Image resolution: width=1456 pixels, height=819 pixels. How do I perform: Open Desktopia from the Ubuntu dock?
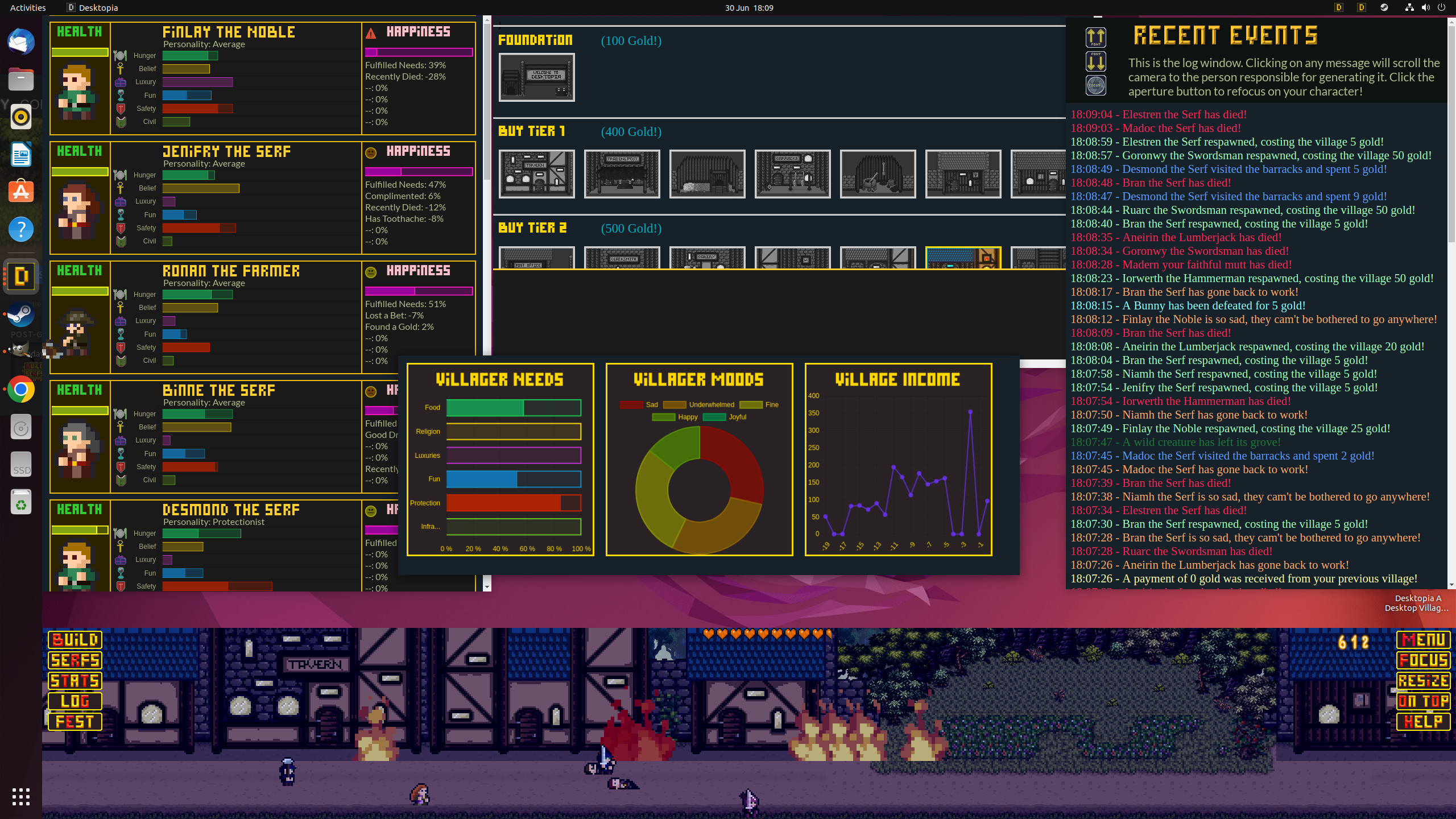click(21, 276)
